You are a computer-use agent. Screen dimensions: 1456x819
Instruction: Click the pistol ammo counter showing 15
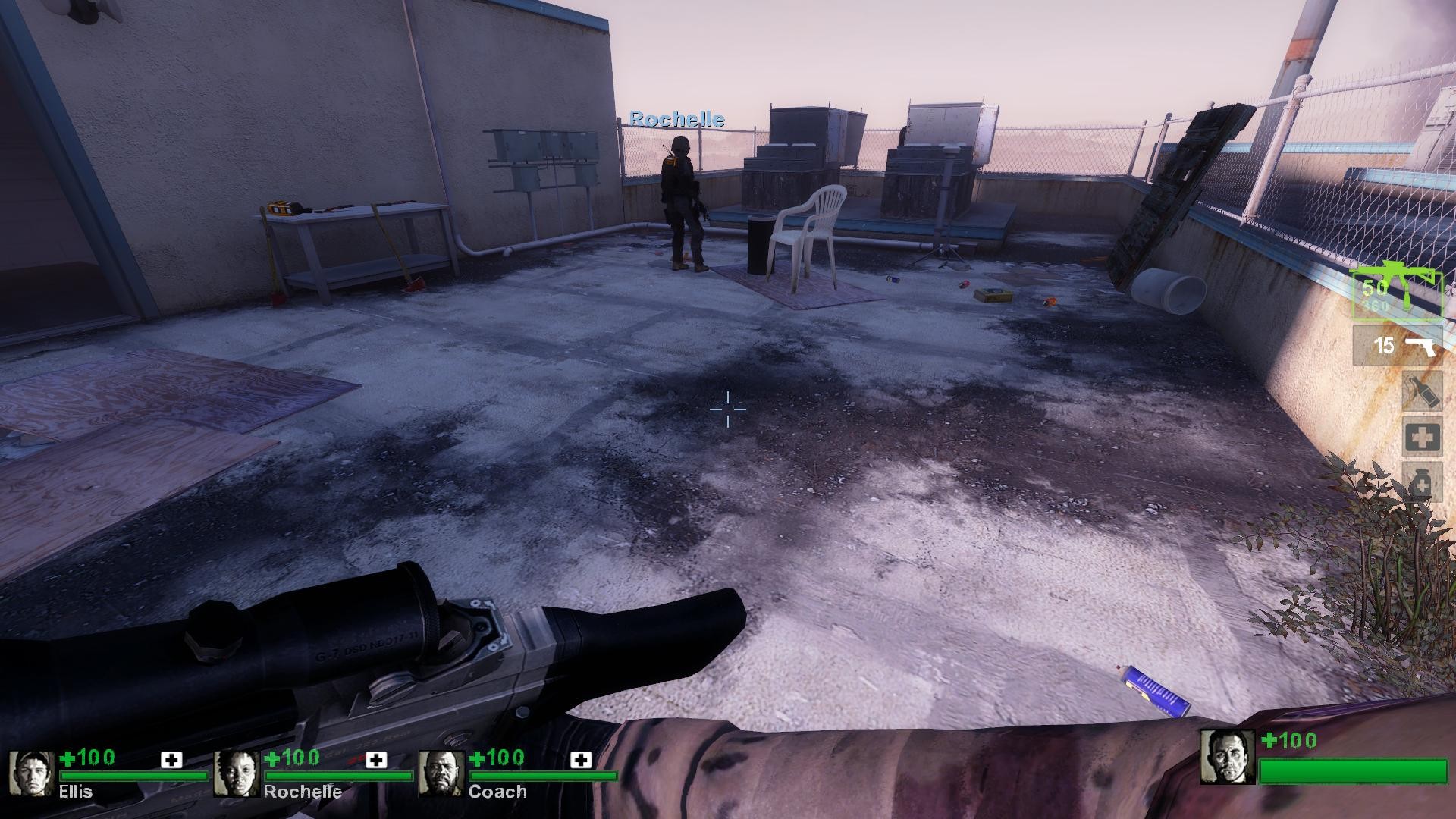(1386, 347)
